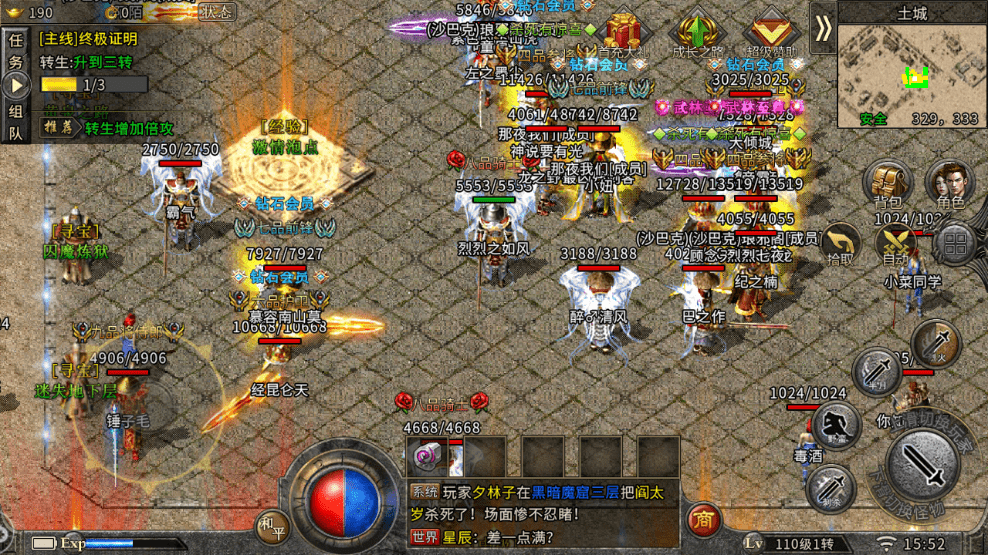Viewport: 988px width, 555px height.
Task: Activate the 半月 skill
Action: pos(876,372)
